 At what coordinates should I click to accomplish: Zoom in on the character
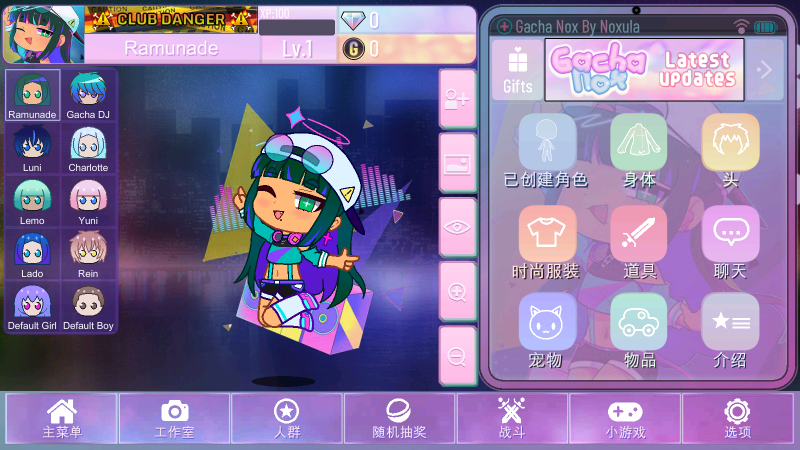pyautogui.click(x=457, y=291)
